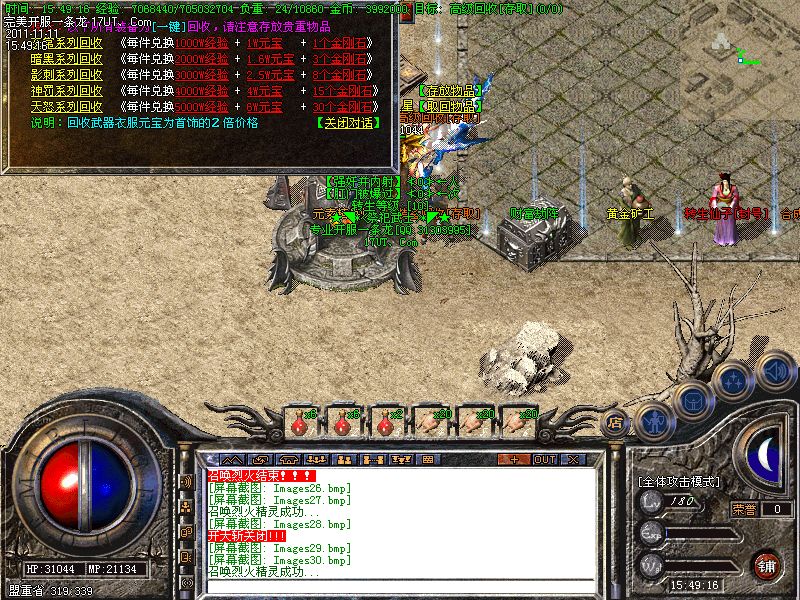
Task: Open the shop via the gold 店 button
Action: [x=615, y=424]
